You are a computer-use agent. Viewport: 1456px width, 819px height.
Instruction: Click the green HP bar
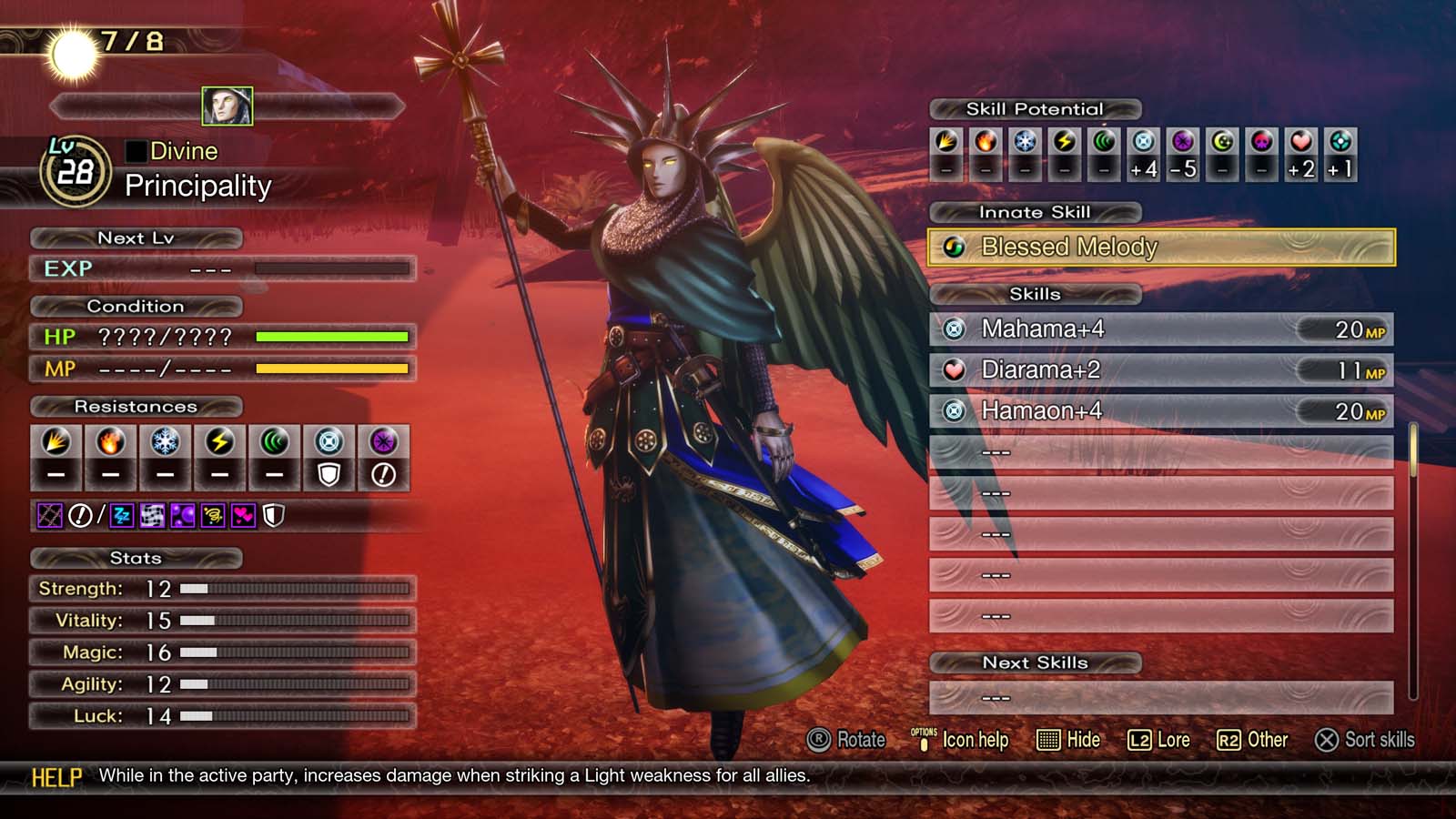tap(332, 337)
